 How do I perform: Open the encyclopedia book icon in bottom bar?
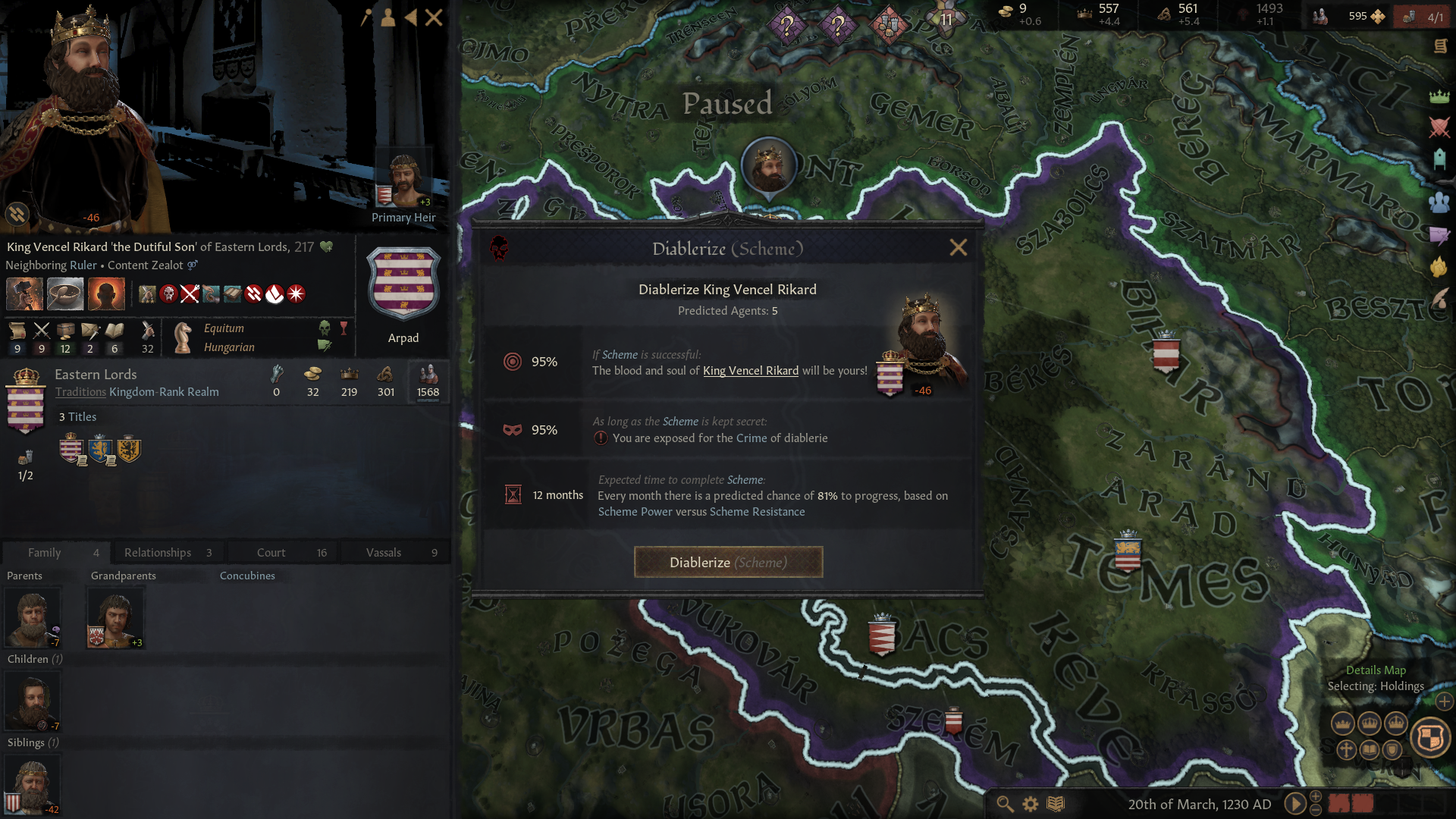pyautogui.click(x=1054, y=804)
